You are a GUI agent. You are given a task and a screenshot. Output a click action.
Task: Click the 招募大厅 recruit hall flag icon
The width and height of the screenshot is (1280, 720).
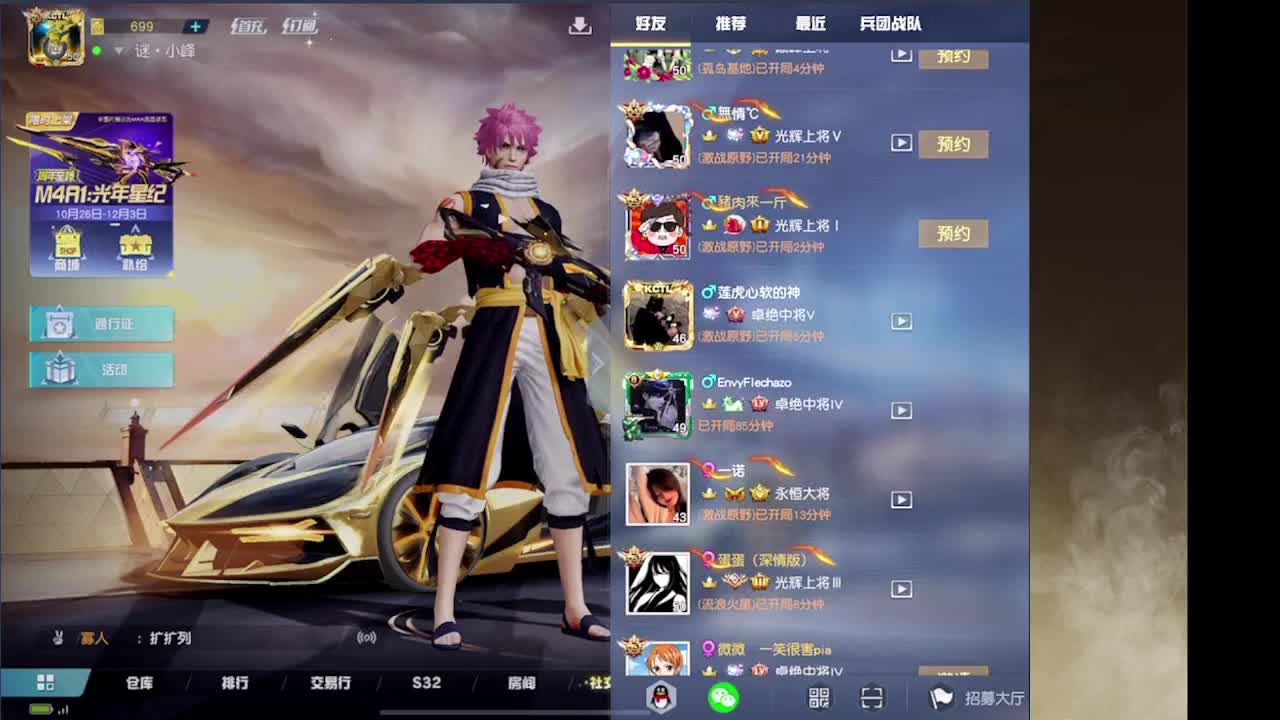tap(941, 698)
